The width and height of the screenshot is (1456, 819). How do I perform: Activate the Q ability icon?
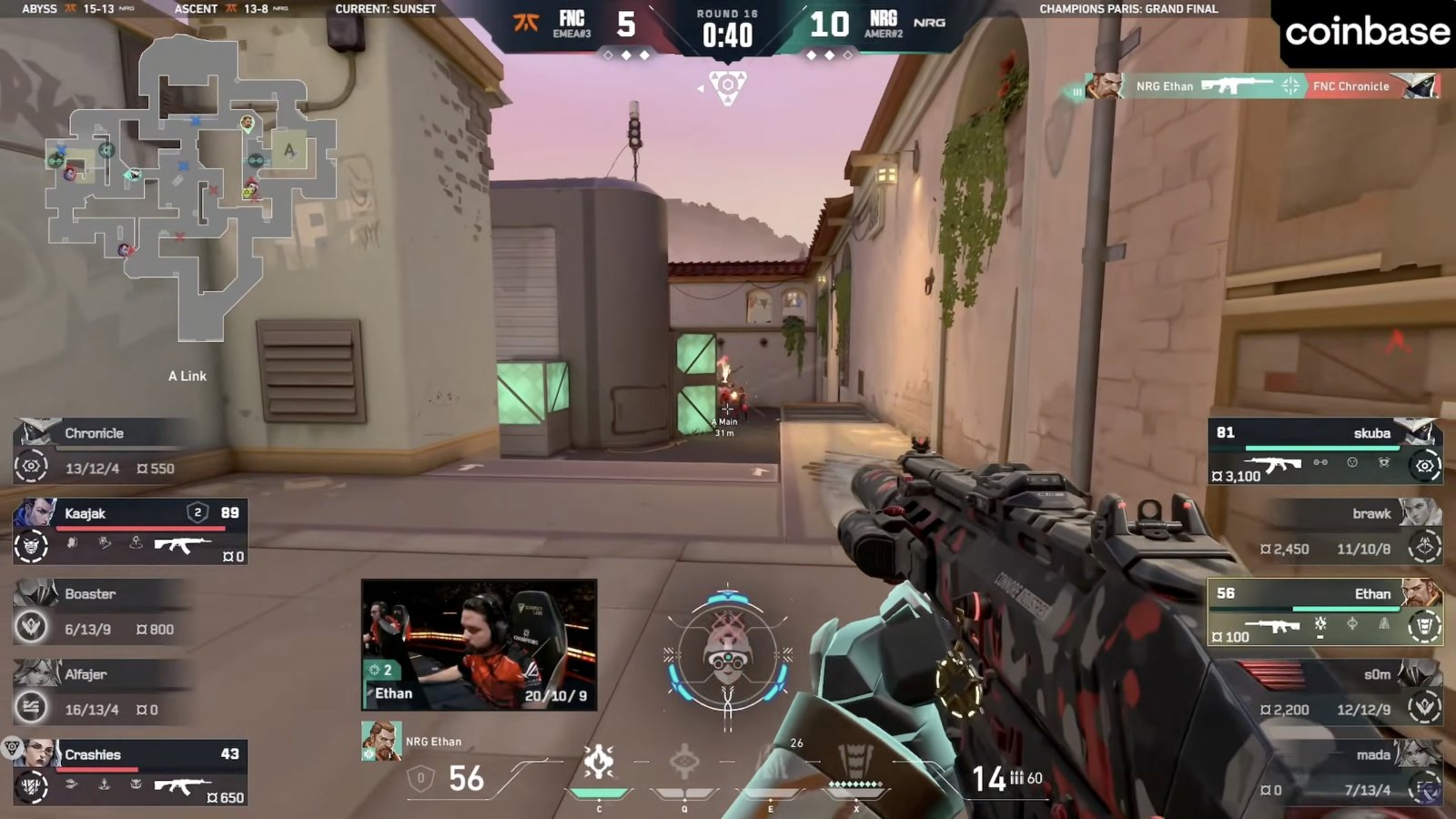pyautogui.click(x=684, y=763)
